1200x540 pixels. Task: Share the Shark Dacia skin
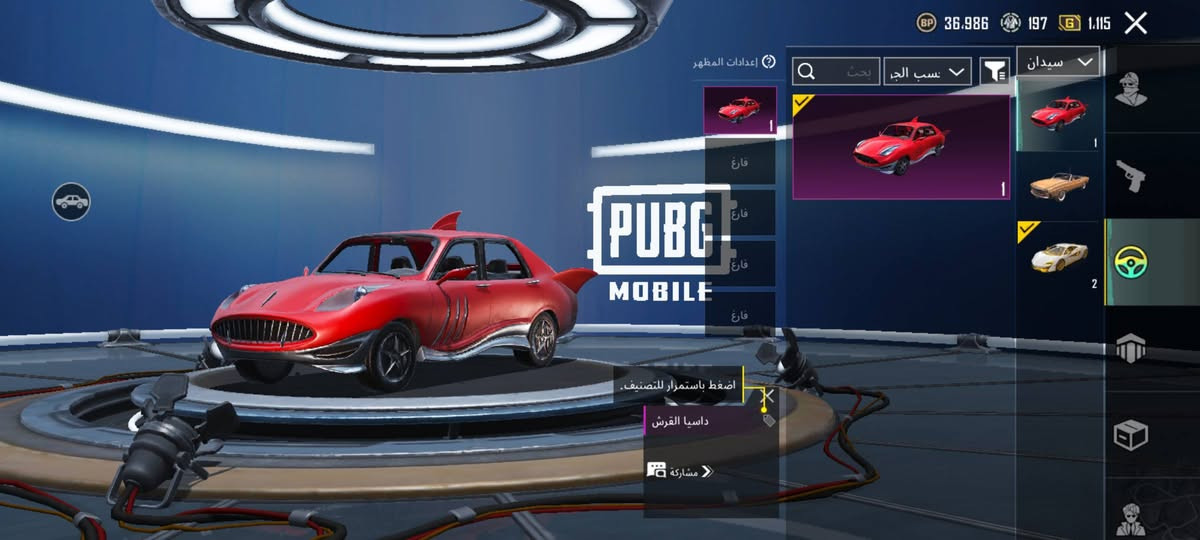[680, 471]
